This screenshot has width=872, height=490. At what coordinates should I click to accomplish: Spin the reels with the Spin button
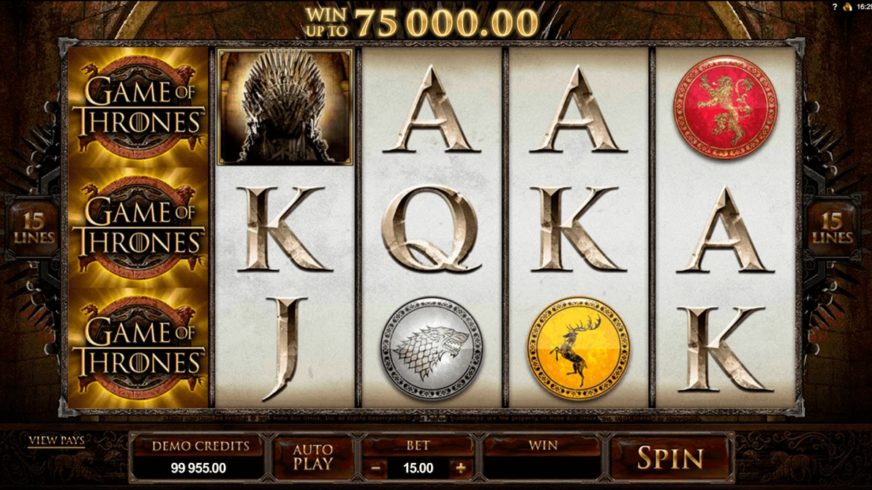[670, 459]
